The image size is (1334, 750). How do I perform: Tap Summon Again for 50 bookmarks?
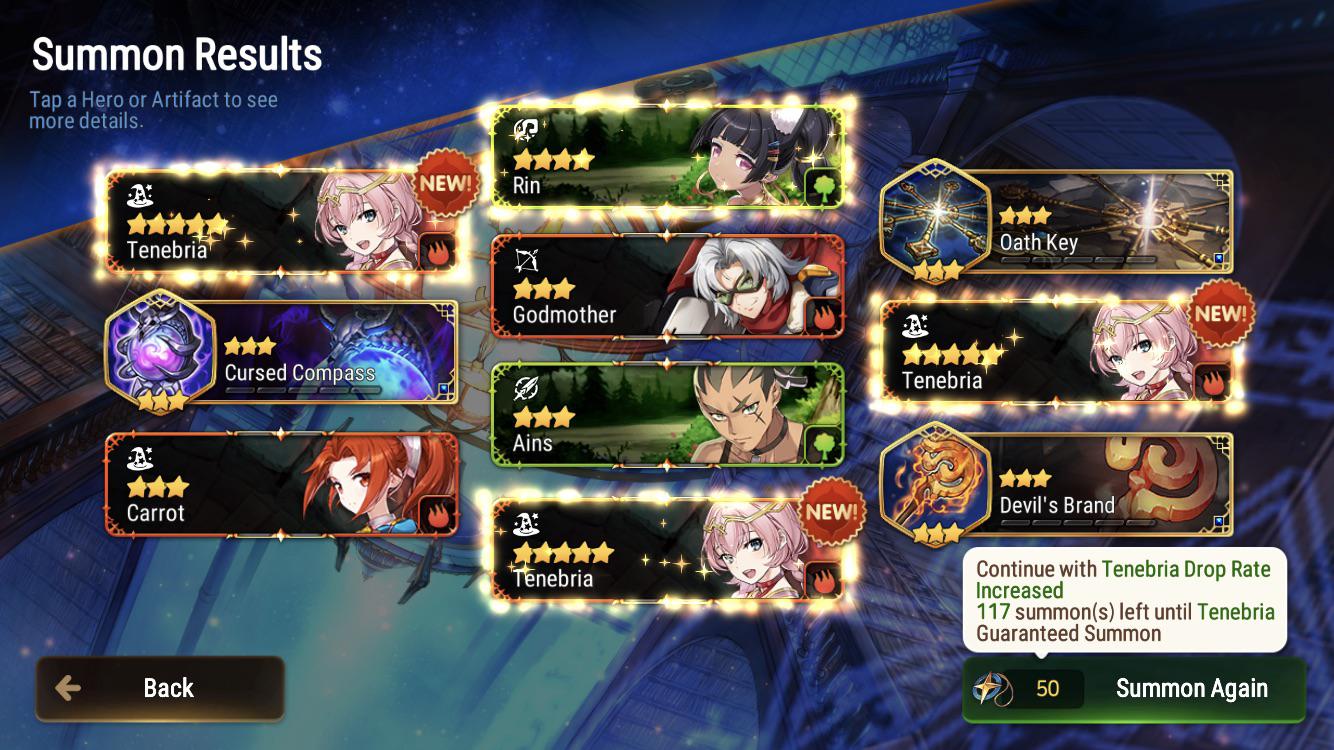[x=1134, y=689]
